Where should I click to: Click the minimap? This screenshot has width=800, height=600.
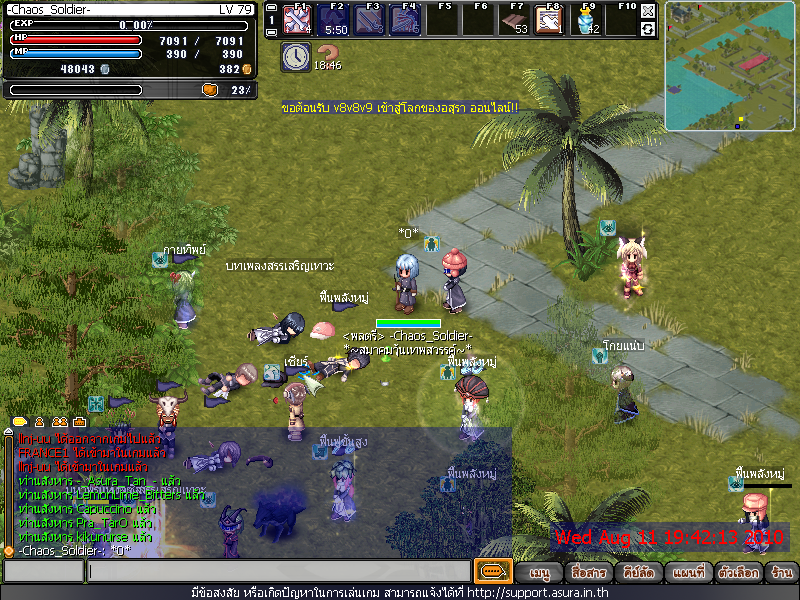tap(730, 66)
